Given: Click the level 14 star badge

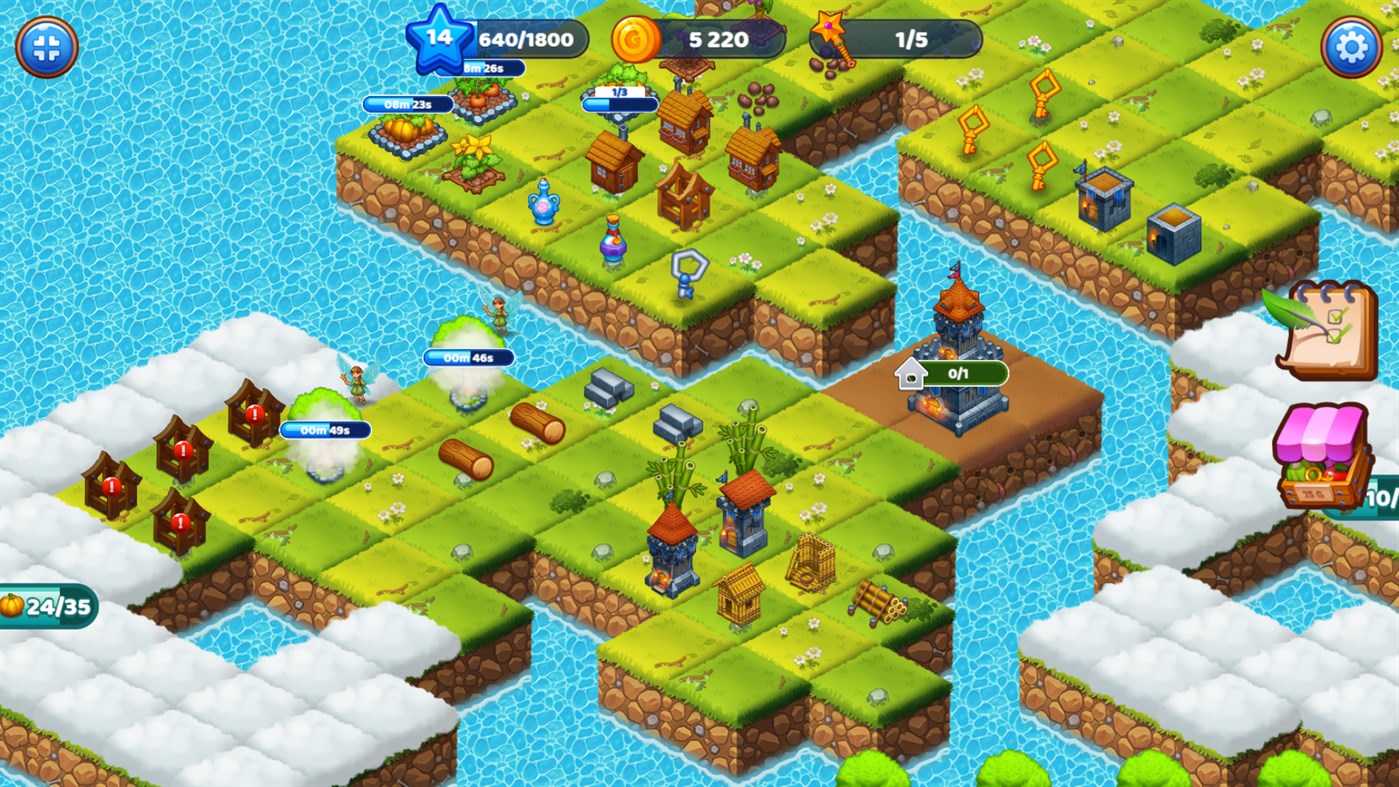Looking at the screenshot, I should pos(436,40).
